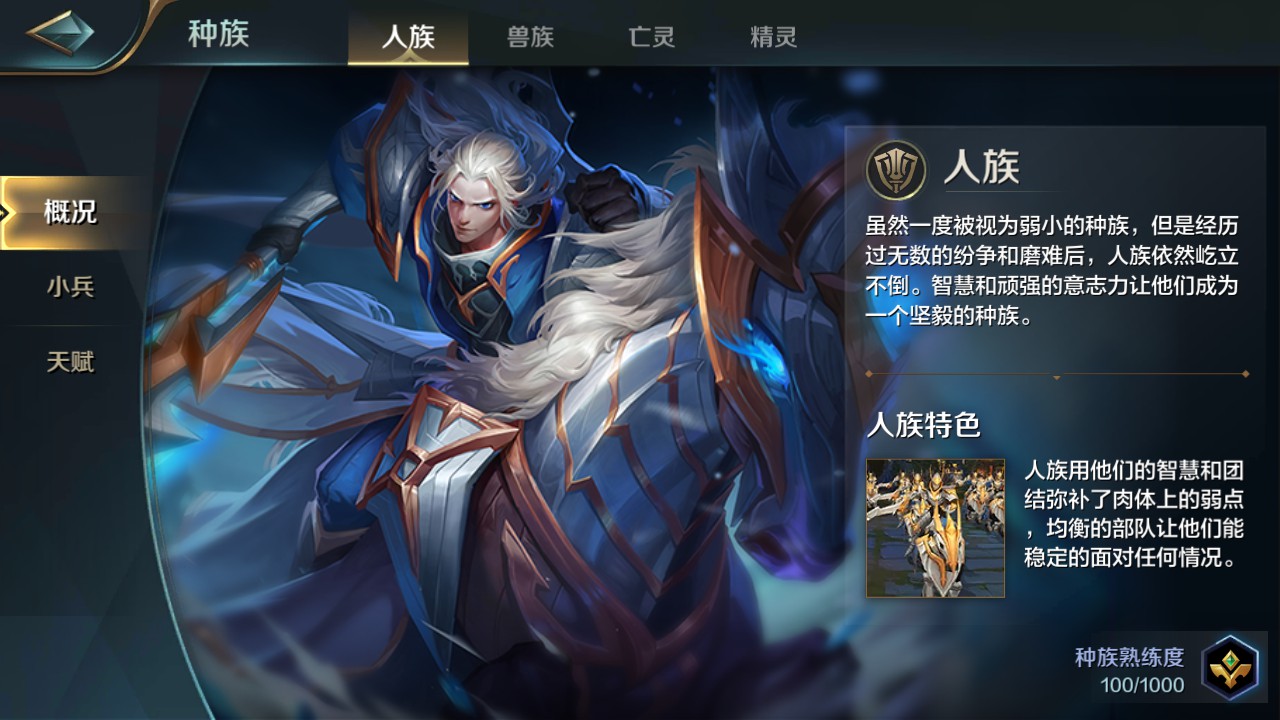Switch to the 亡灵 (Undead) tab

pyautogui.click(x=650, y=38)
